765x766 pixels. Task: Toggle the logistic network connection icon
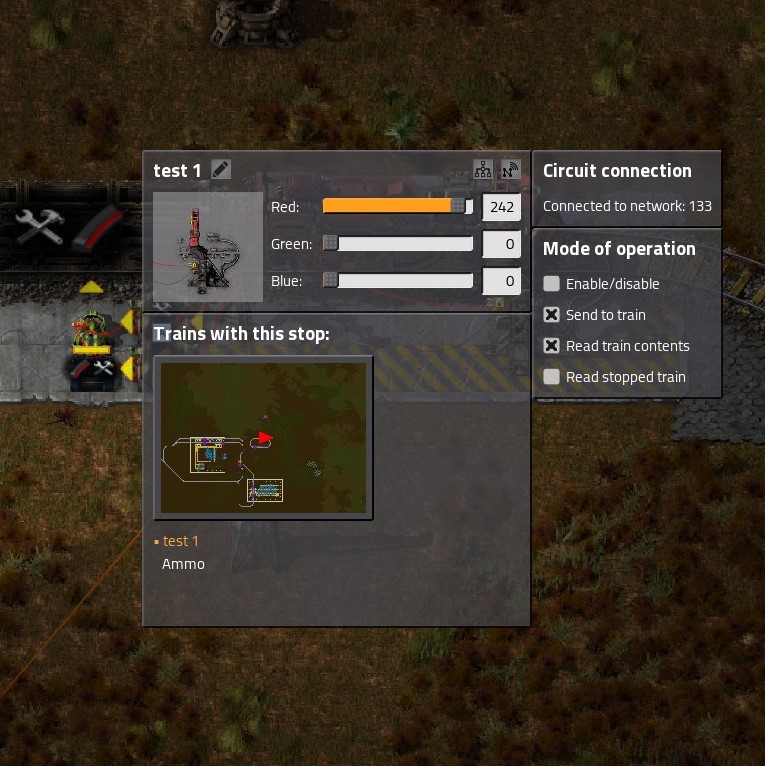point(511,170)
